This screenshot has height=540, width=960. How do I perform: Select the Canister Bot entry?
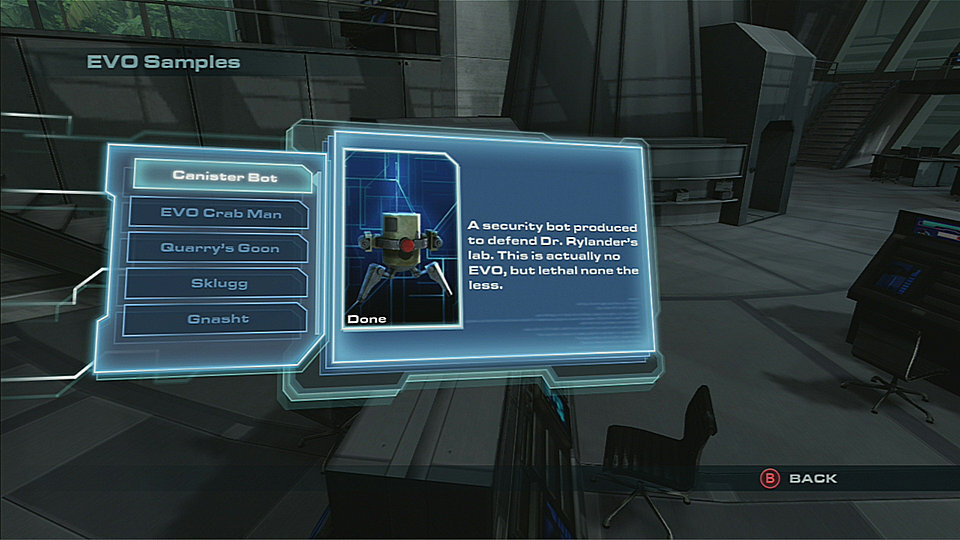click(224, 175)
